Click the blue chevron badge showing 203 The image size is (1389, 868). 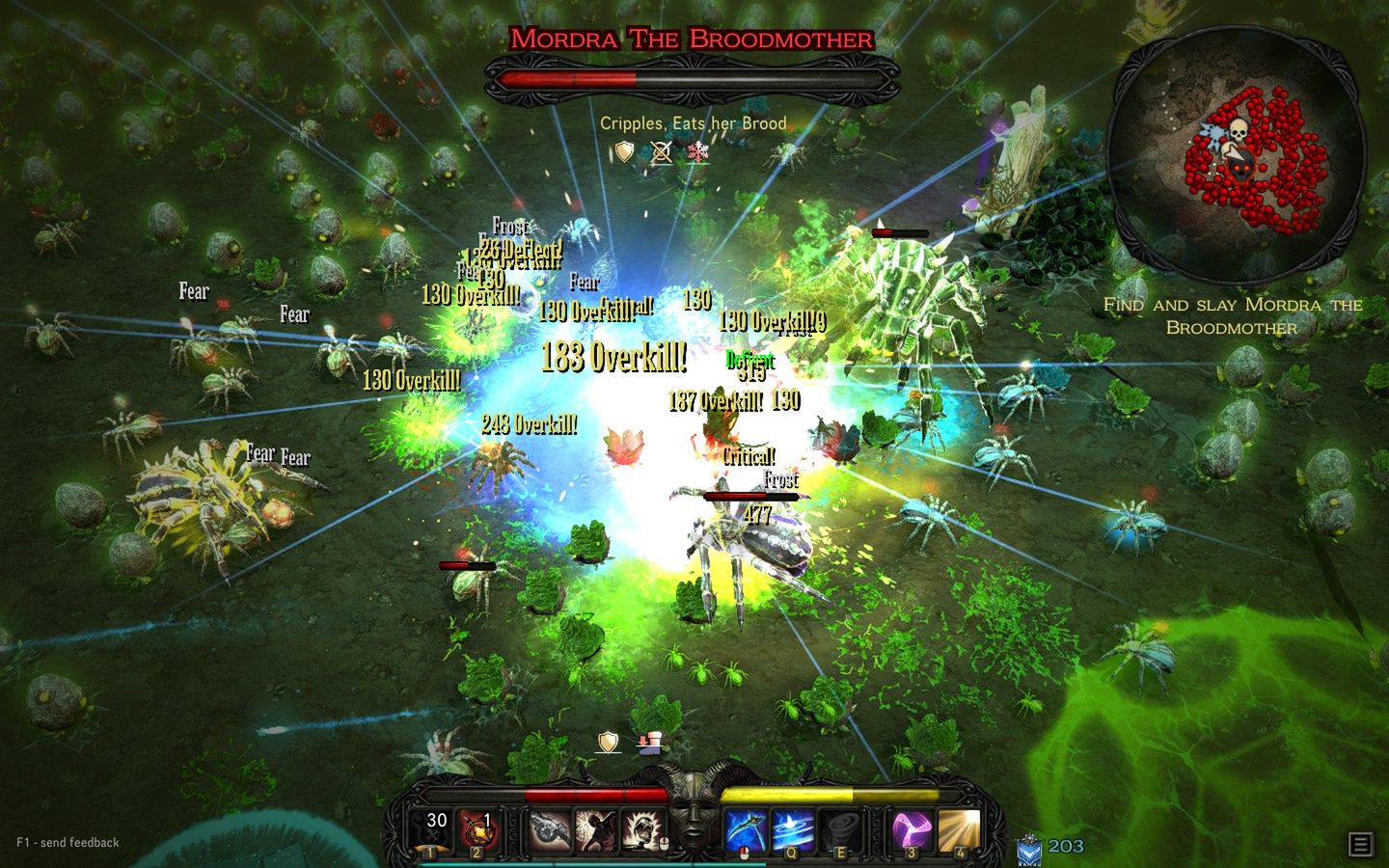(x=1029, y=848)
